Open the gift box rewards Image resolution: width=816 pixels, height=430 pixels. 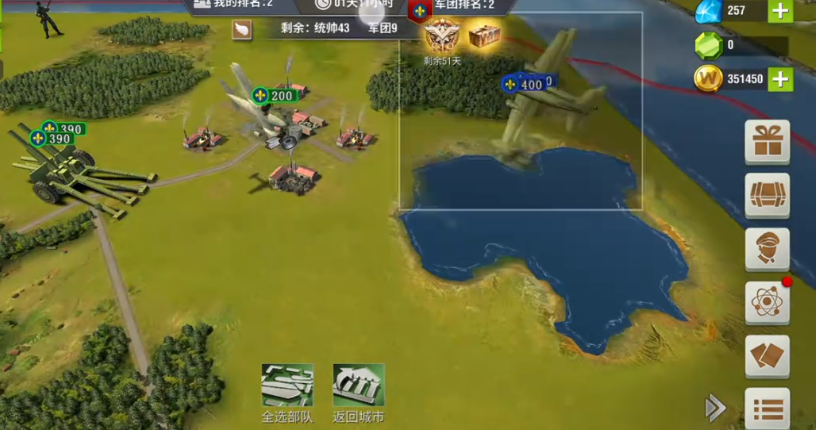pyautogui.click(x=767, y=142)
